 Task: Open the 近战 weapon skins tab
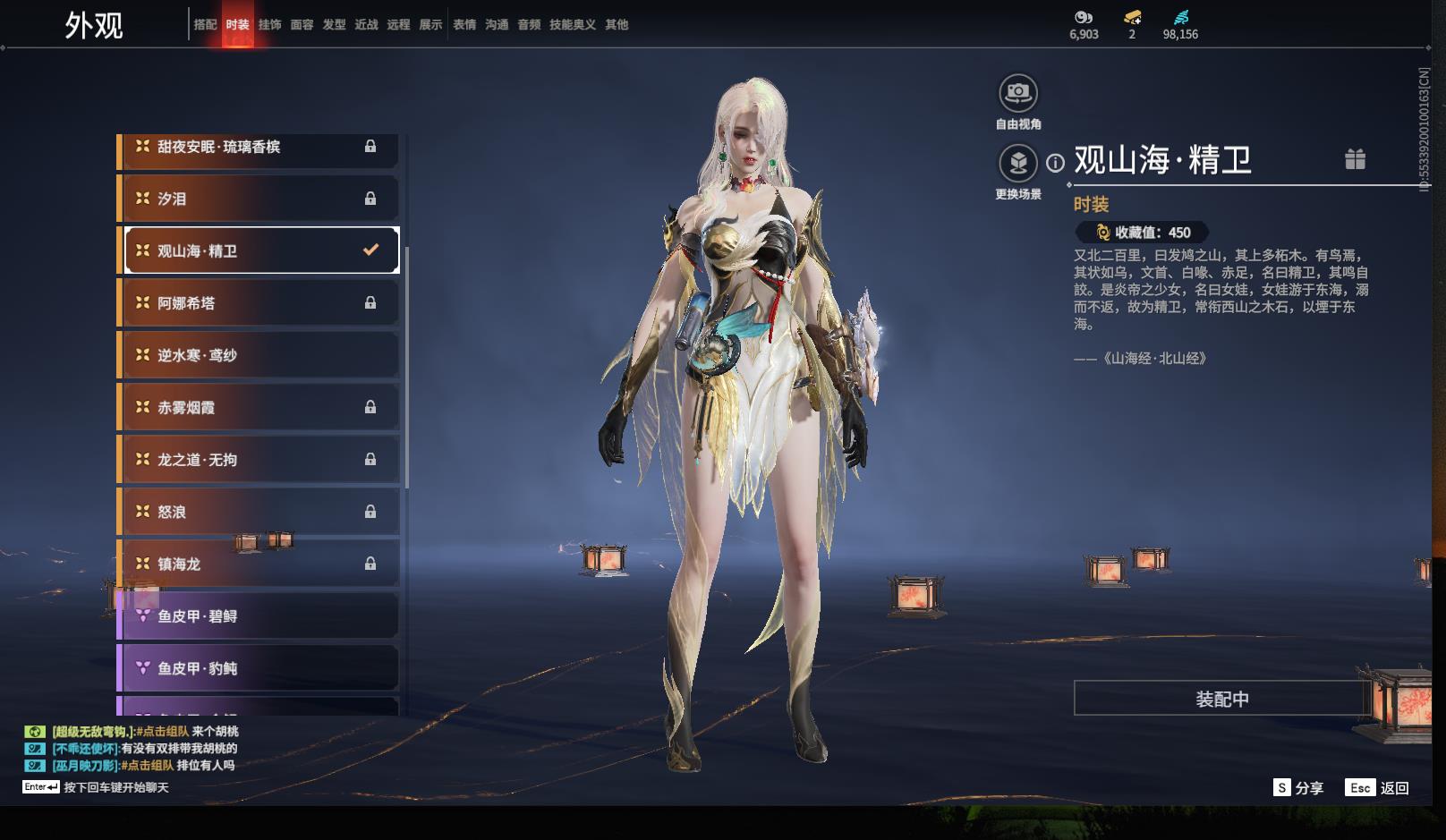click(x=366, y=25)
